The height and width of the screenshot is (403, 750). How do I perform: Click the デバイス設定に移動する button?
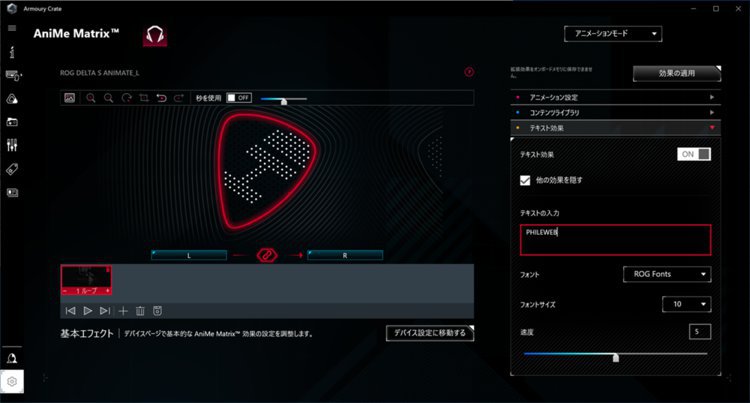click(429, 333)
